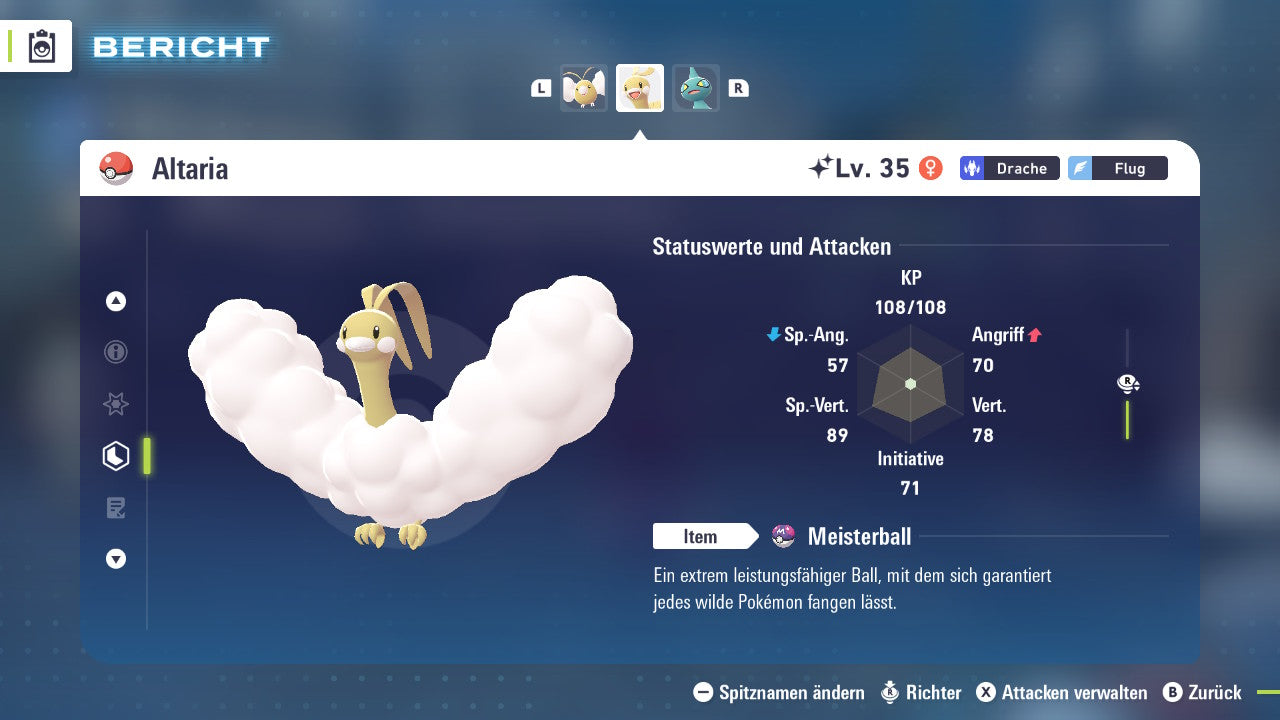Select the highlighted Altaria party thumbnail
Screen dimensions: 1280x720
coord(639,87)
